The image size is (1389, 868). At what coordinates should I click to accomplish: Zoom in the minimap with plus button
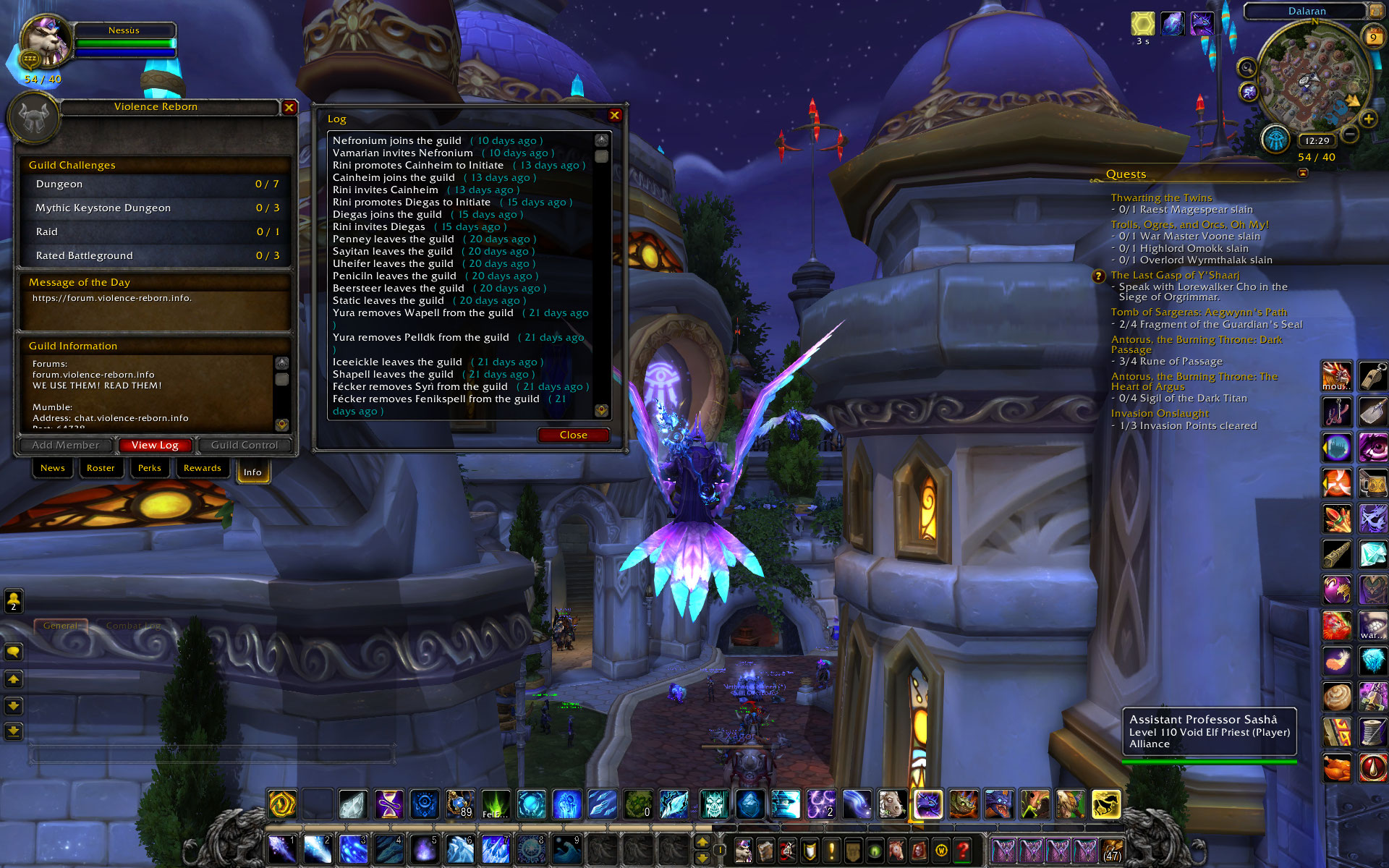tap(1368, 119)
